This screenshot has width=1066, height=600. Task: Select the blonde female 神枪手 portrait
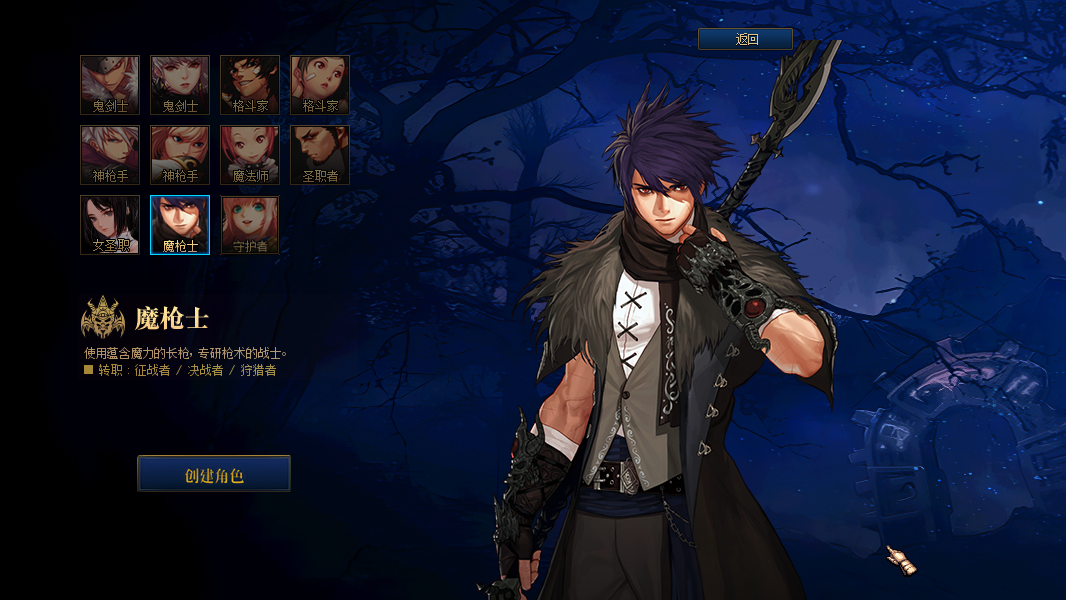point(180,155)
